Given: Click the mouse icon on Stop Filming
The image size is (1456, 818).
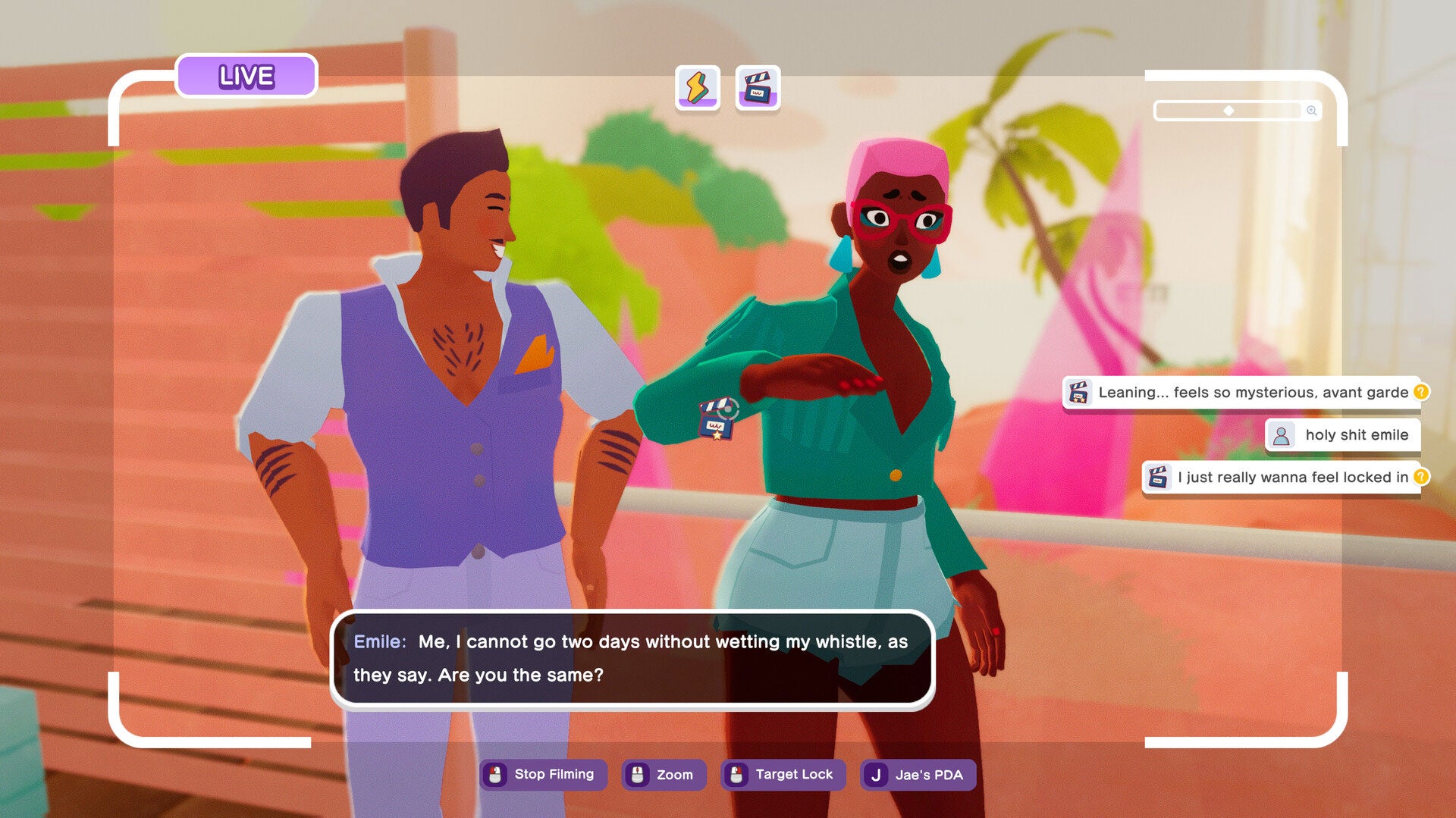Looking at the screenshot, I should pyautogui.click(x=497, y=775).
